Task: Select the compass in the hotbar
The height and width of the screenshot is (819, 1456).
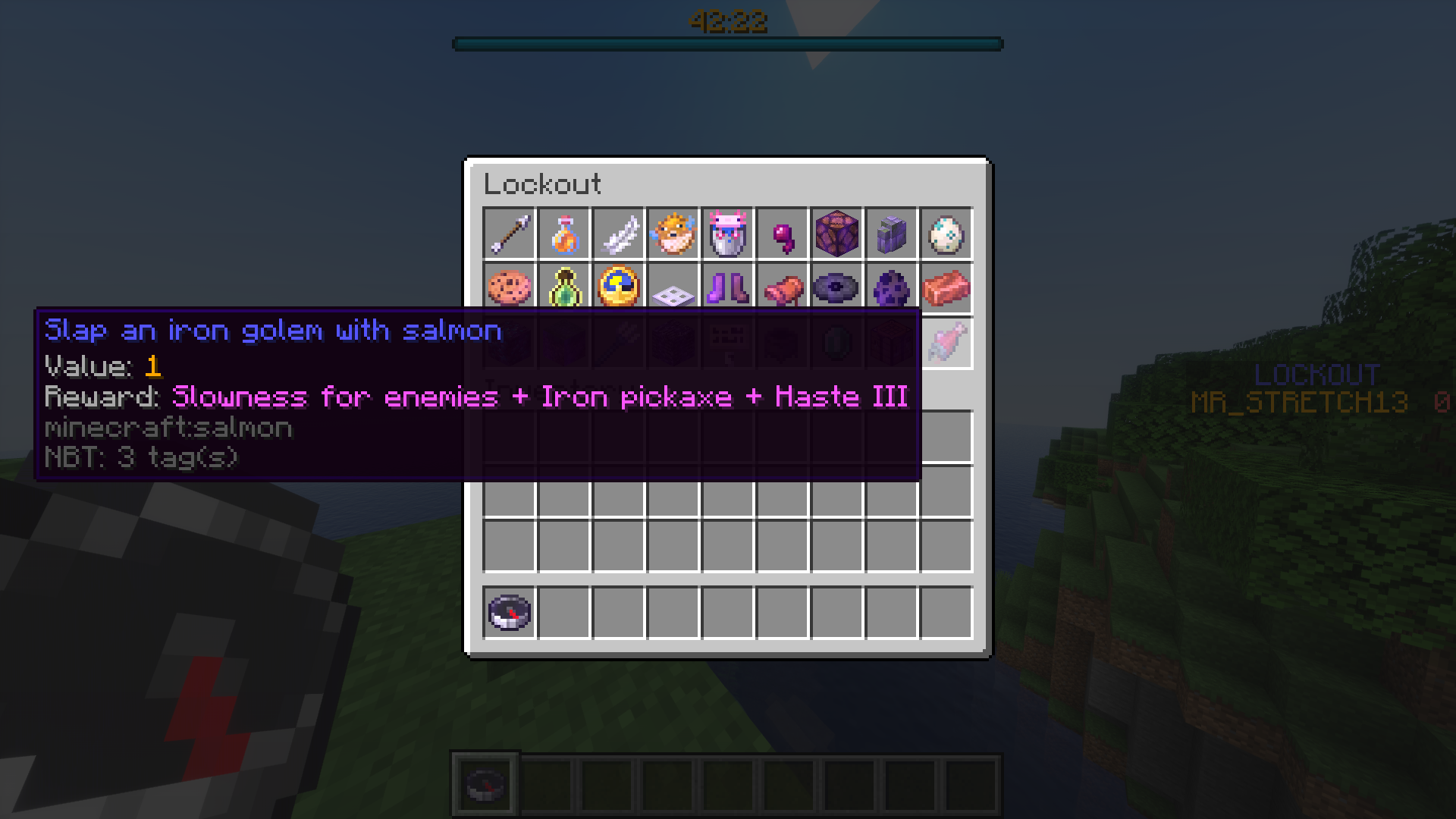Action: pyautogui.click(x=485, y=783)
